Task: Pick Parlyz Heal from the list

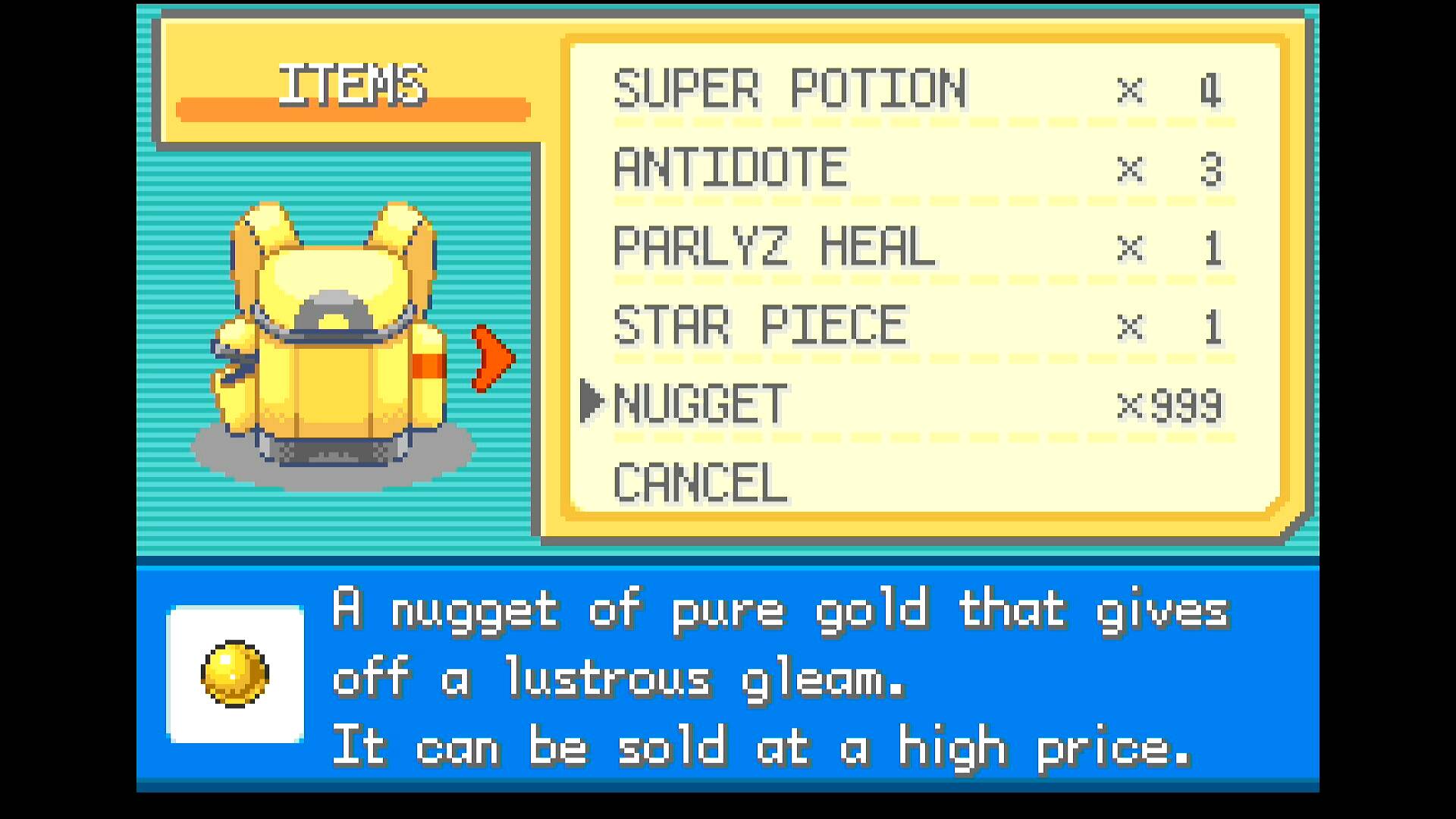Action: click(773, 247)
